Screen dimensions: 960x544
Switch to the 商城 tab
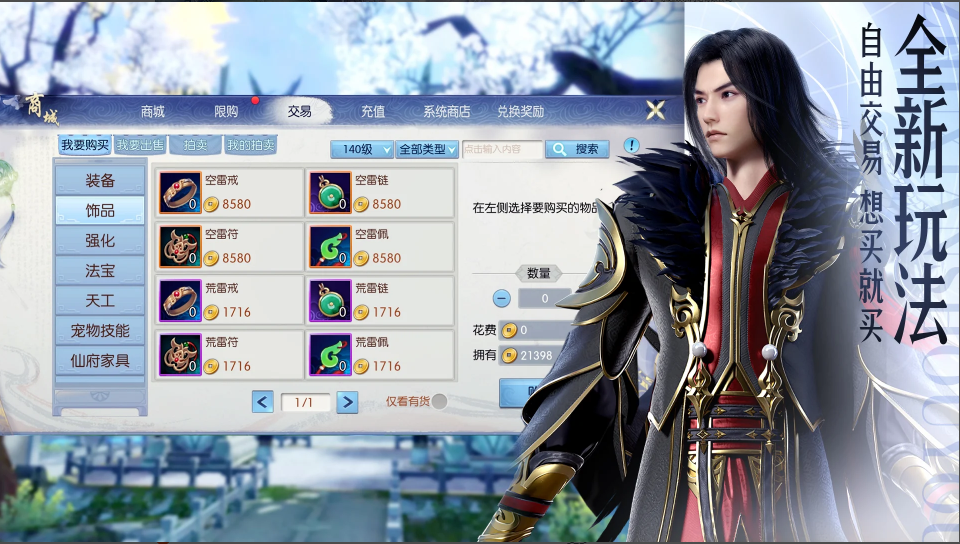[x=153, y=111]
